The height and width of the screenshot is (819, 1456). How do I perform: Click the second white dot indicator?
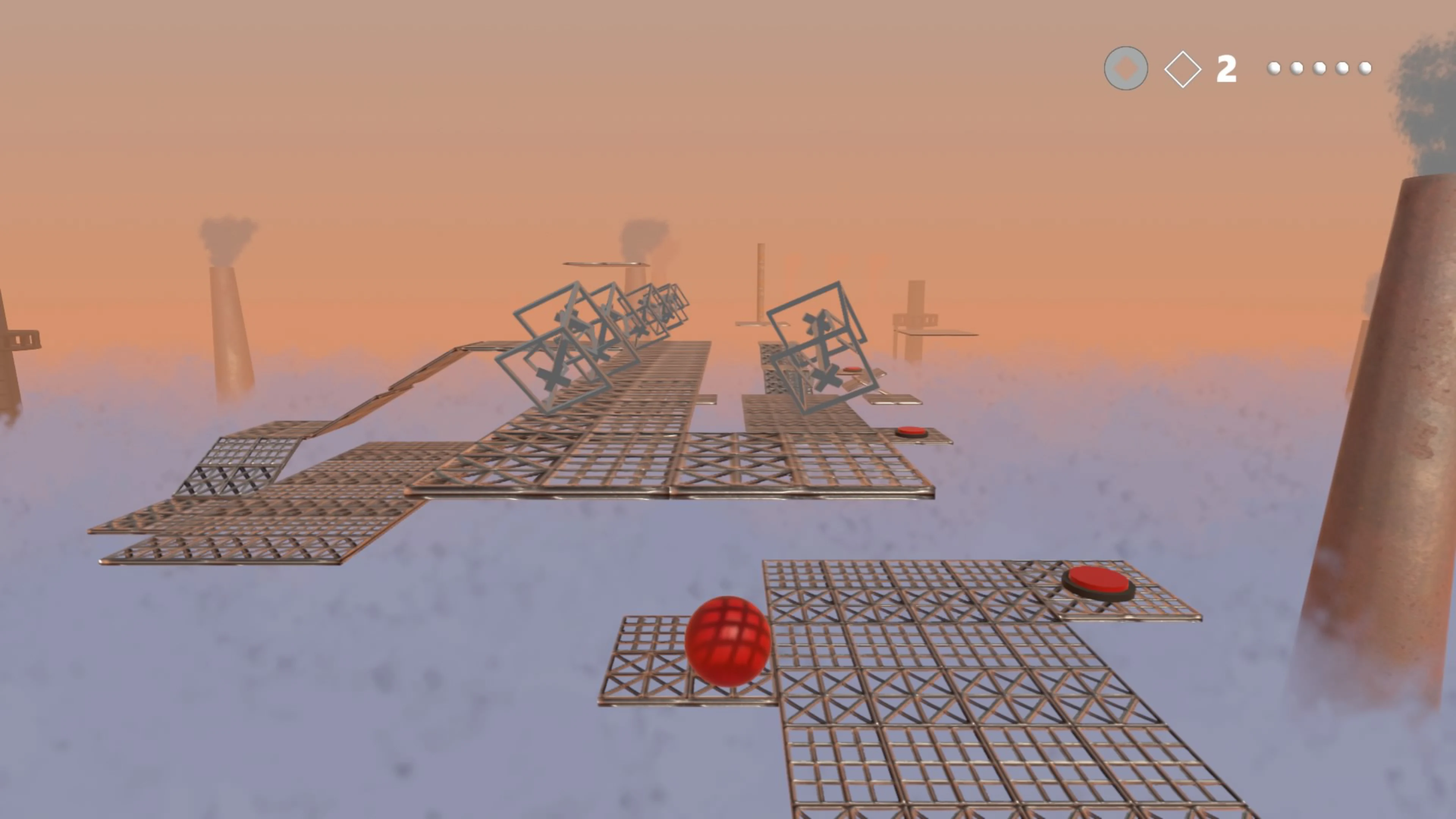pyautogui.click(x=1298, y=68)
